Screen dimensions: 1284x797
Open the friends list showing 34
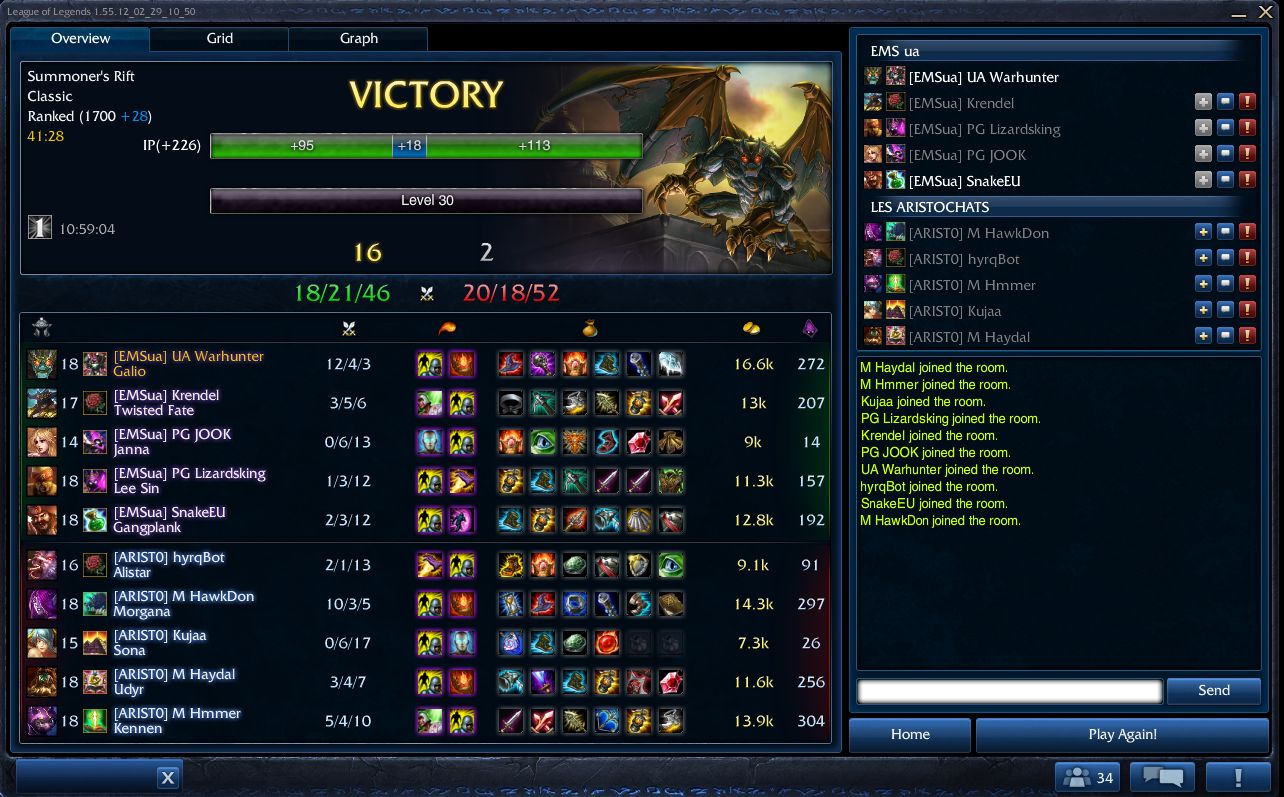tap(1087, 777)
